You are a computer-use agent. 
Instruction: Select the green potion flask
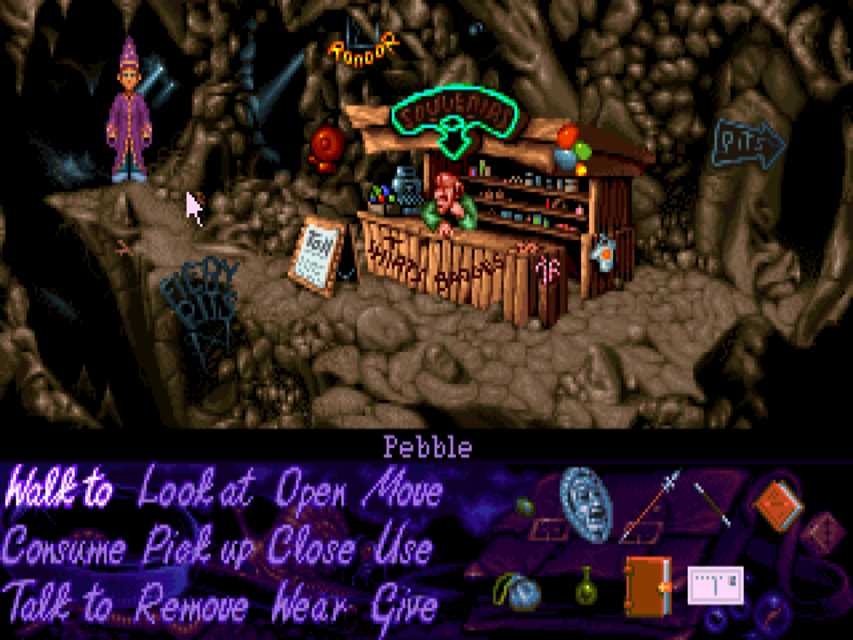point(586,585)
